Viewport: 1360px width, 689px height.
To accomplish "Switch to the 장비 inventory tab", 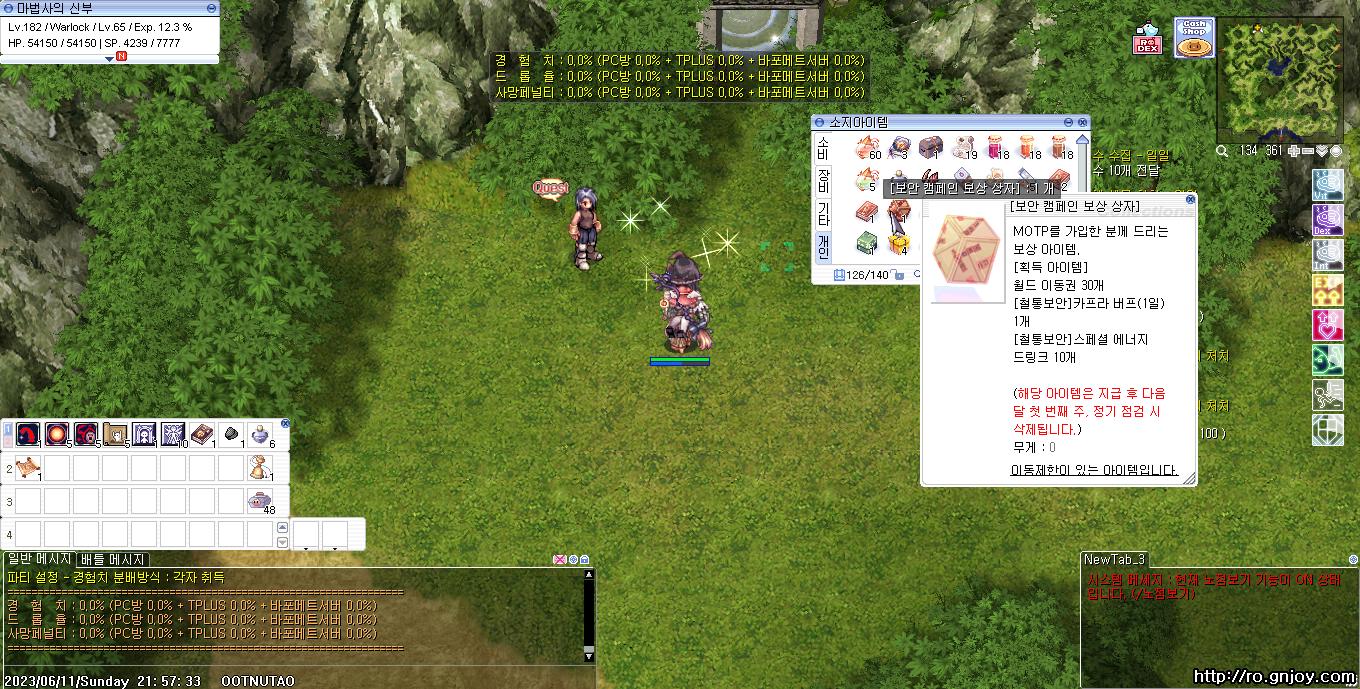I will (823, 181).
